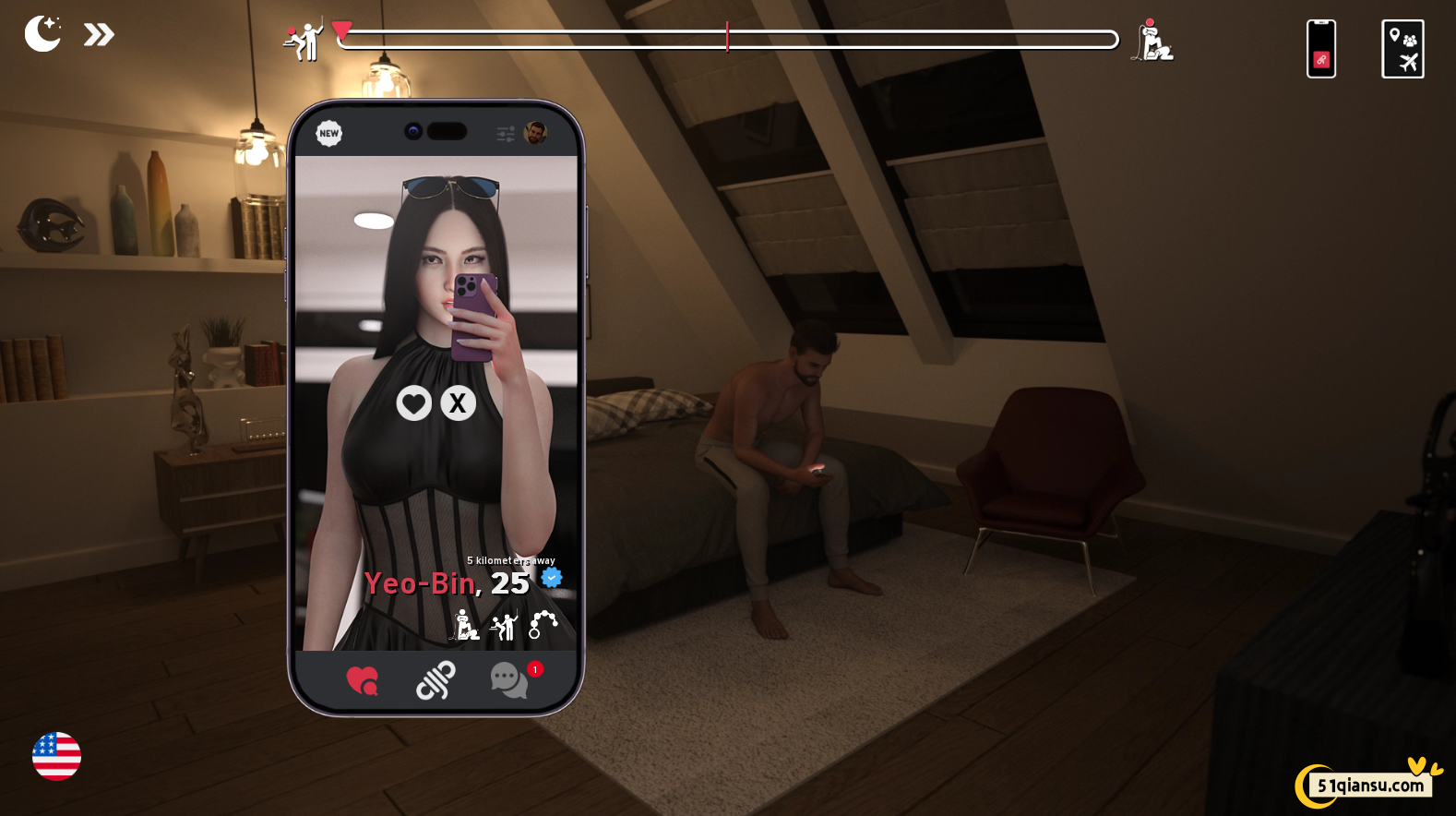Open the rope knot tab

(436, 681)
